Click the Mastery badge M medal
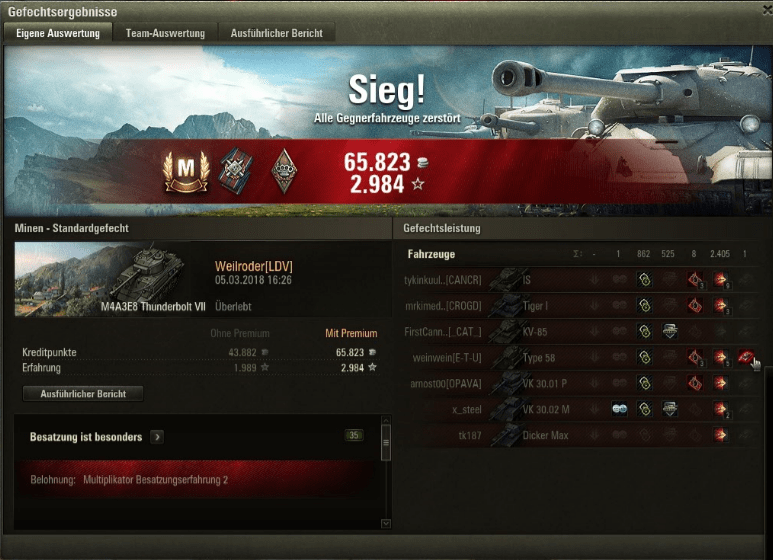The image size is (773, 560). coord(182,173)
